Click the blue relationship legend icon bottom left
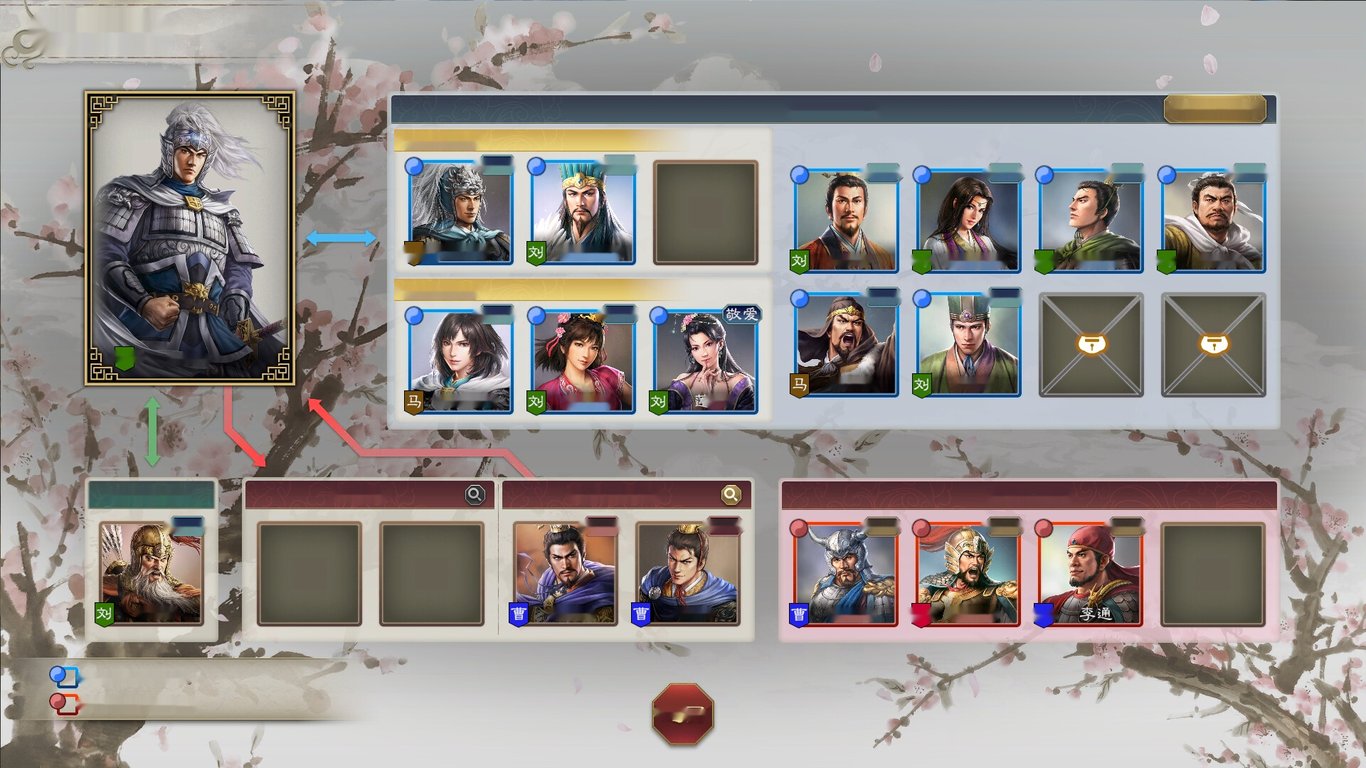 pyautogui.click(x=62, y=676)
